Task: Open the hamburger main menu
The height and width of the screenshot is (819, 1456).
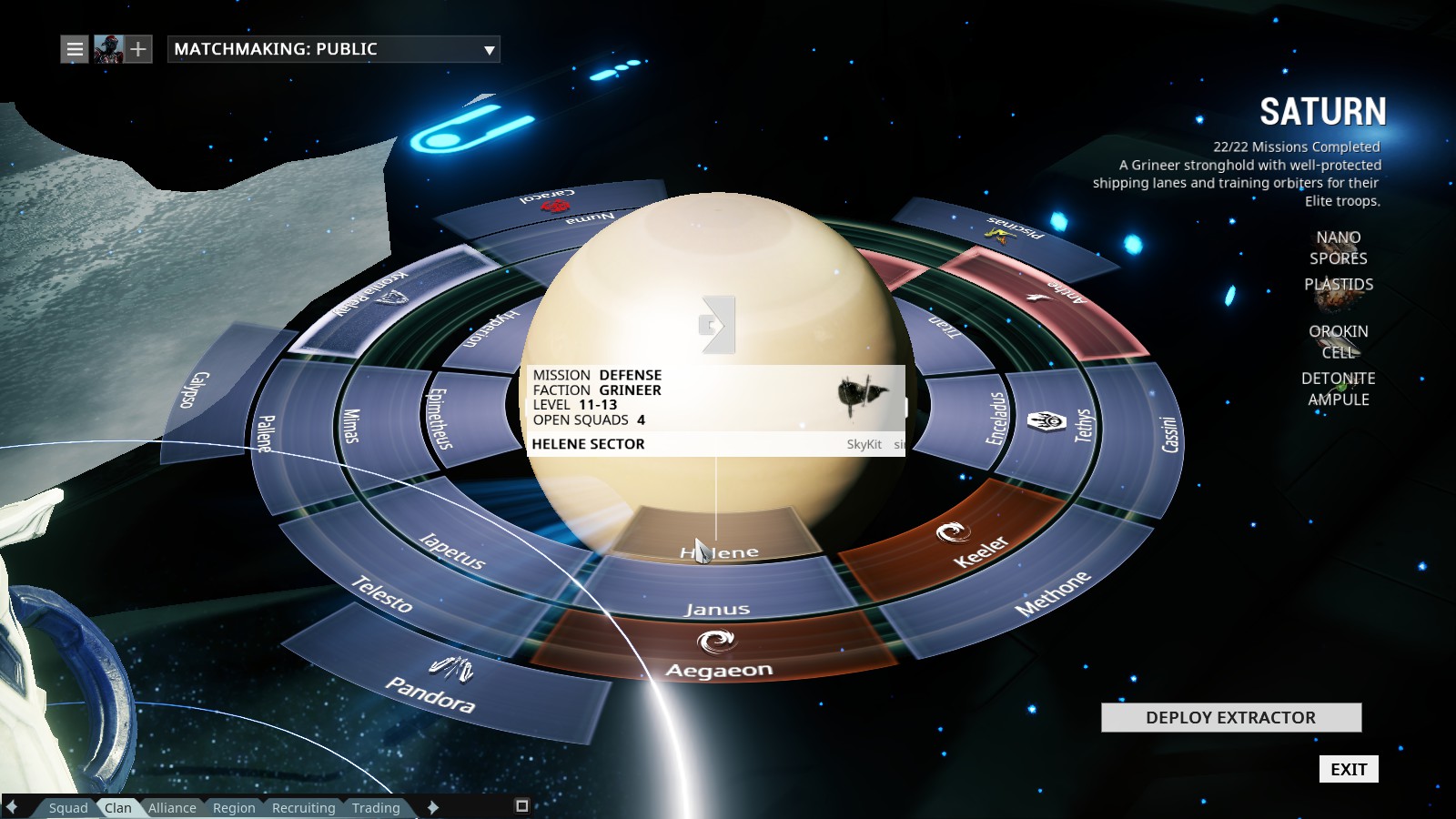Action: tap(75, 49)
